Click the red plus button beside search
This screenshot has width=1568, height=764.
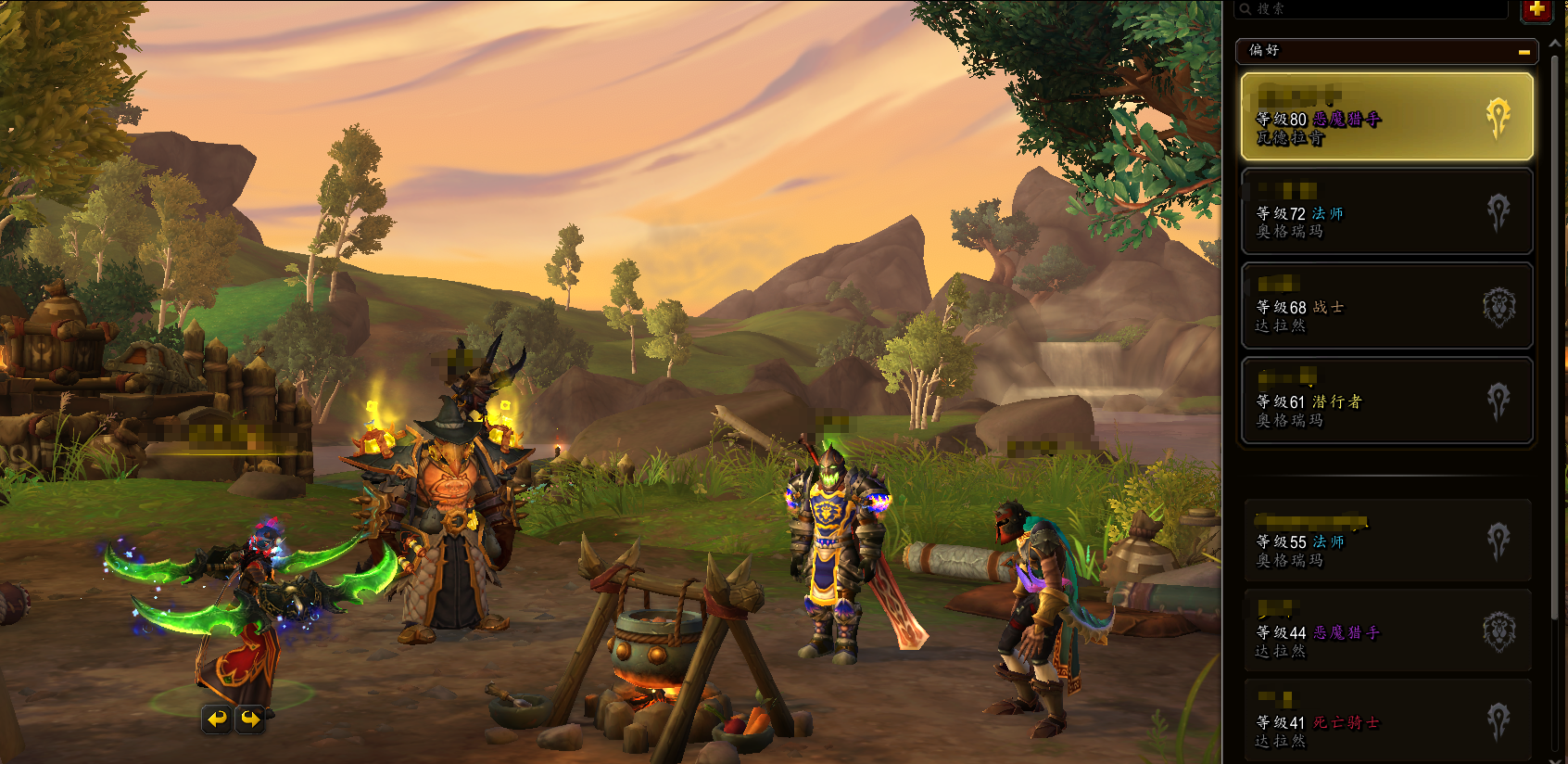coord(1536,10)
